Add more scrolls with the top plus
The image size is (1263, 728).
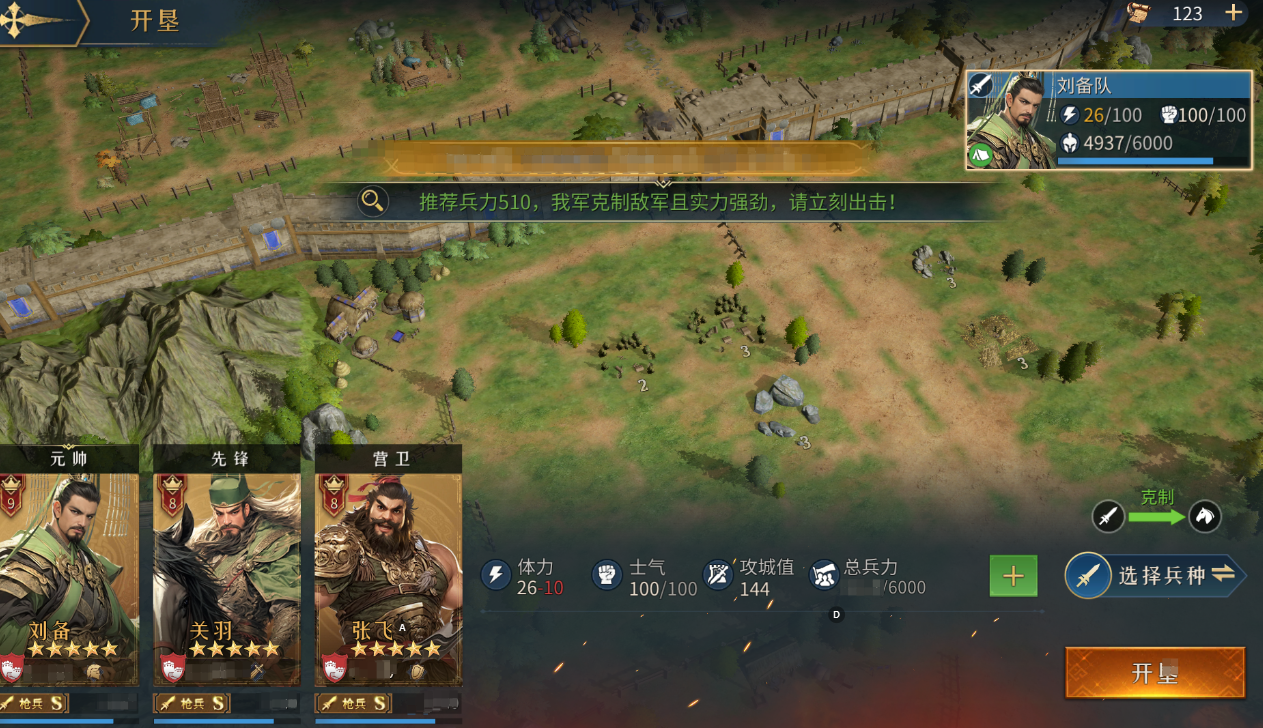pyautogui.click(x=1234, y=13)
